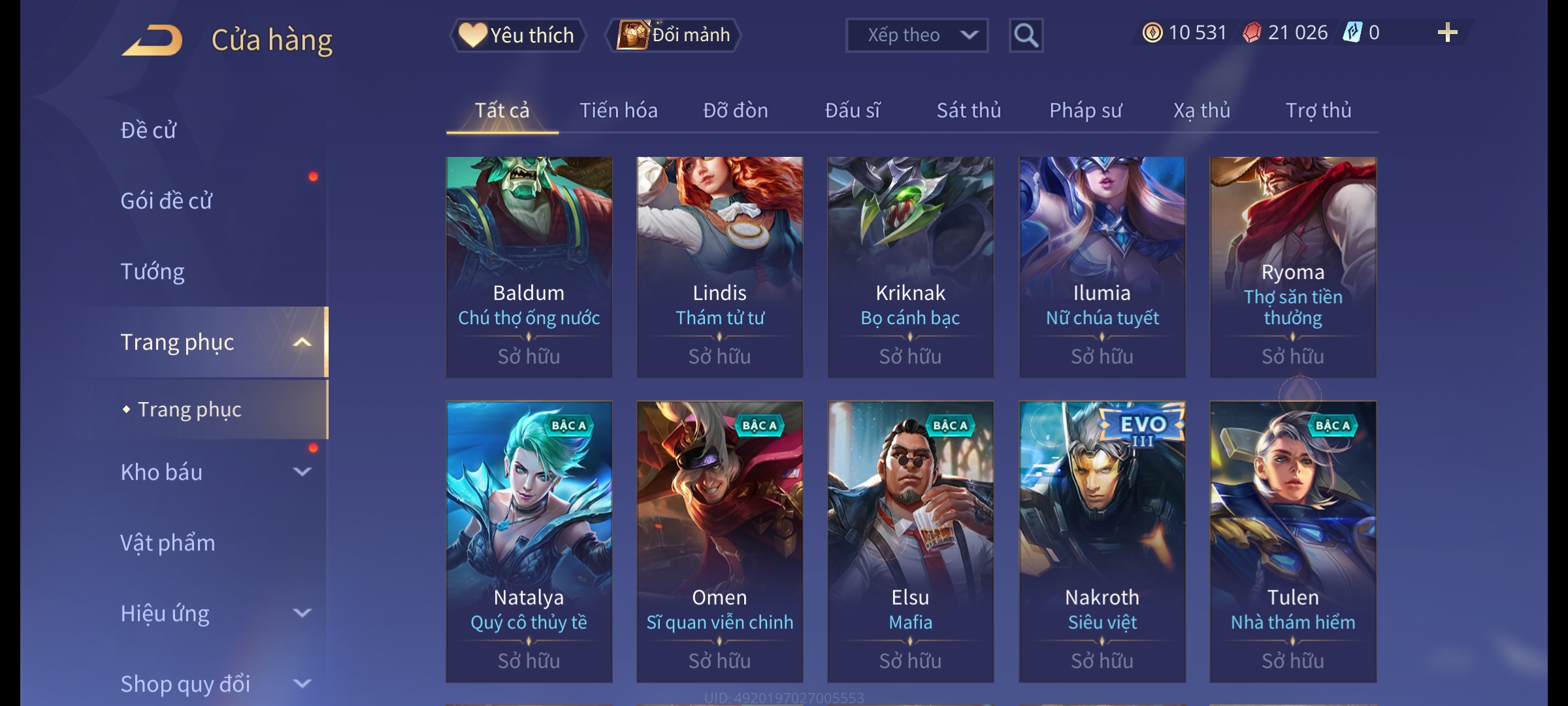Switch to the Tiến hóa tab
Image resolution: width=1568 pixels, height=706 pixels.
[618, 110]
